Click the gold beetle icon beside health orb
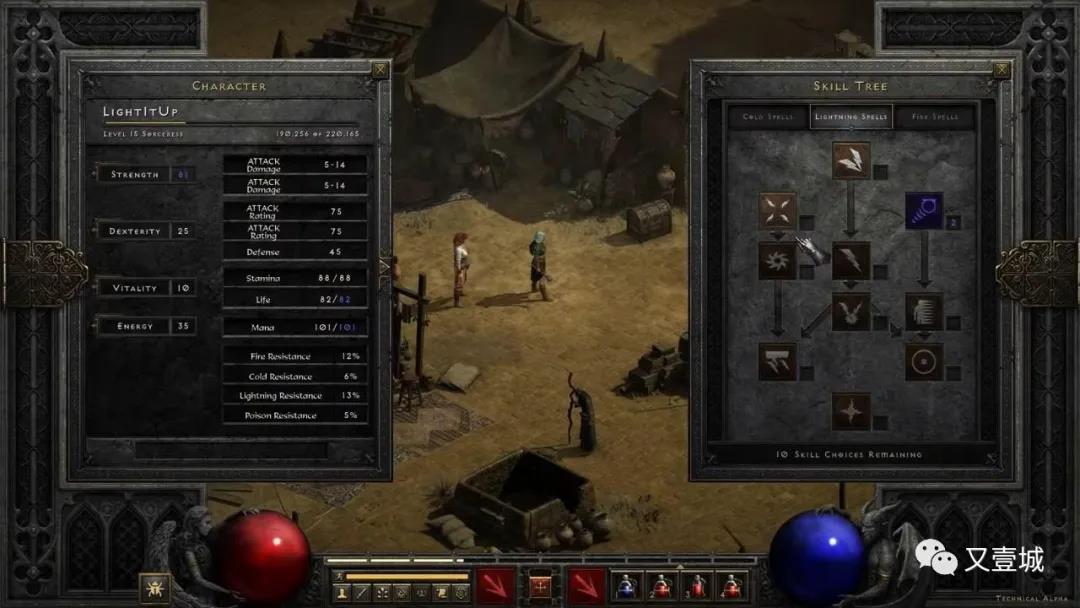Image resolution: width=1080 pixels, height=608 pixels. [154, 587]
